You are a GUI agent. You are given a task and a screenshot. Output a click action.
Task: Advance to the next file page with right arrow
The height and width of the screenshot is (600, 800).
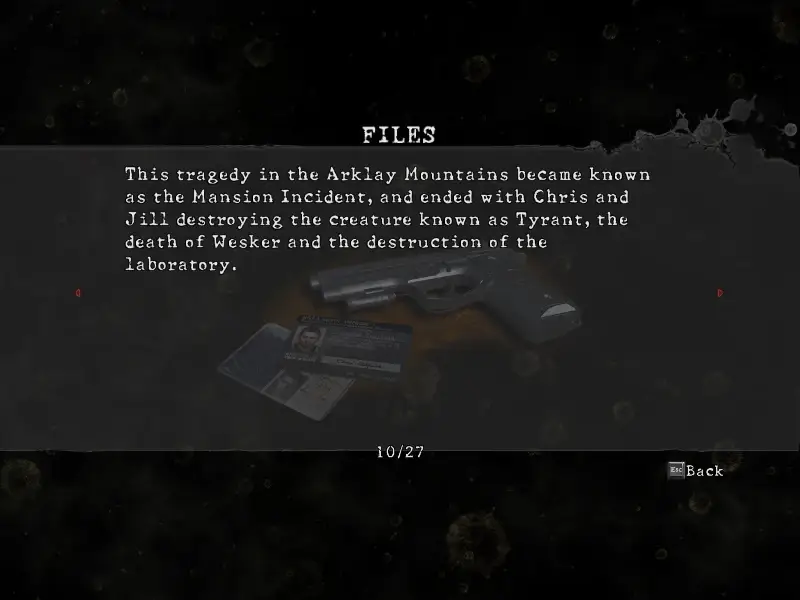click(x=720, y=293)
